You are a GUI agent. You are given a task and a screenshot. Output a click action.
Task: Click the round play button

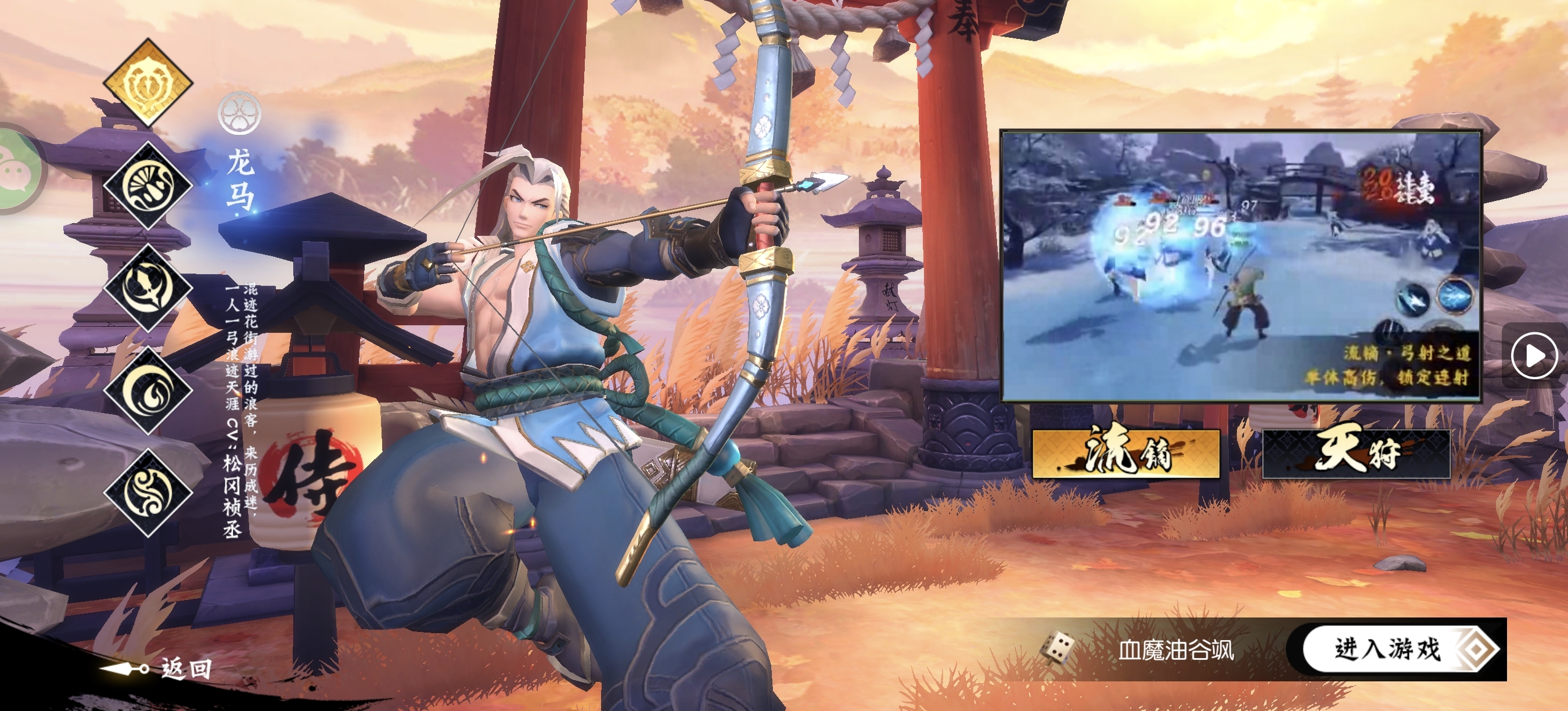tap(1533, 355)
